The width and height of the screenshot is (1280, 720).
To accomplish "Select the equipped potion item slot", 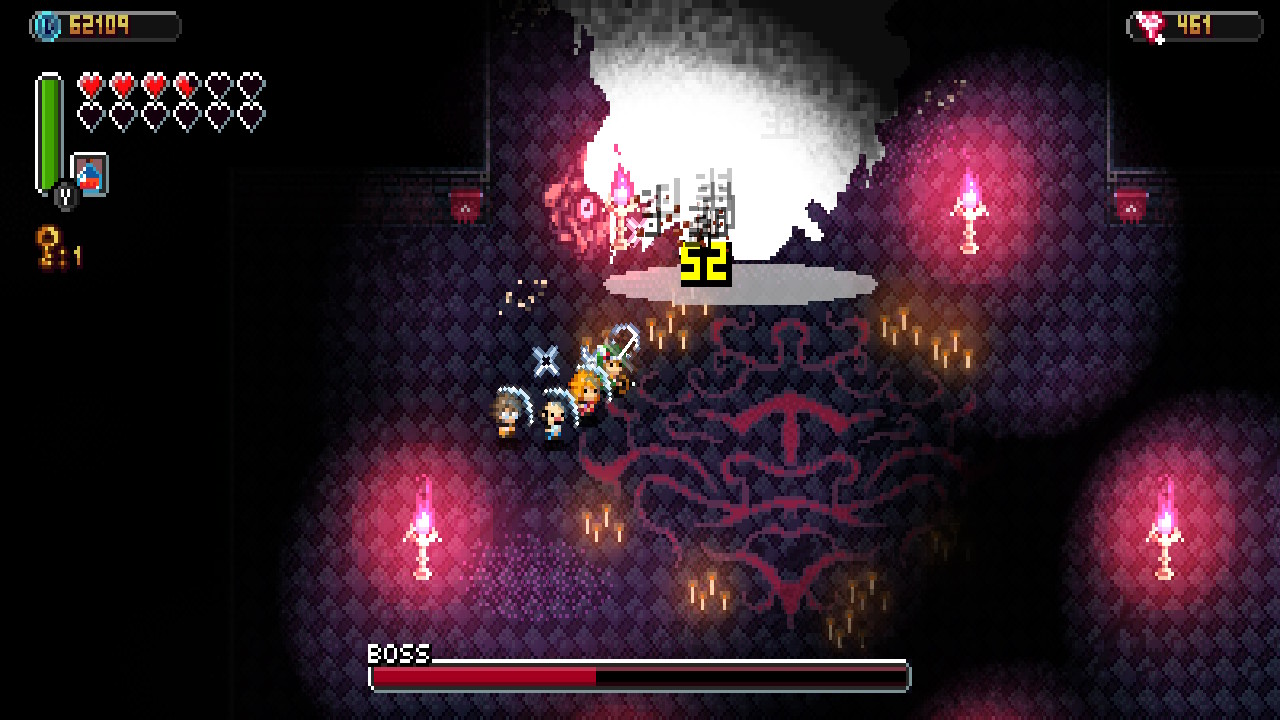I will [x=90, y=175].
